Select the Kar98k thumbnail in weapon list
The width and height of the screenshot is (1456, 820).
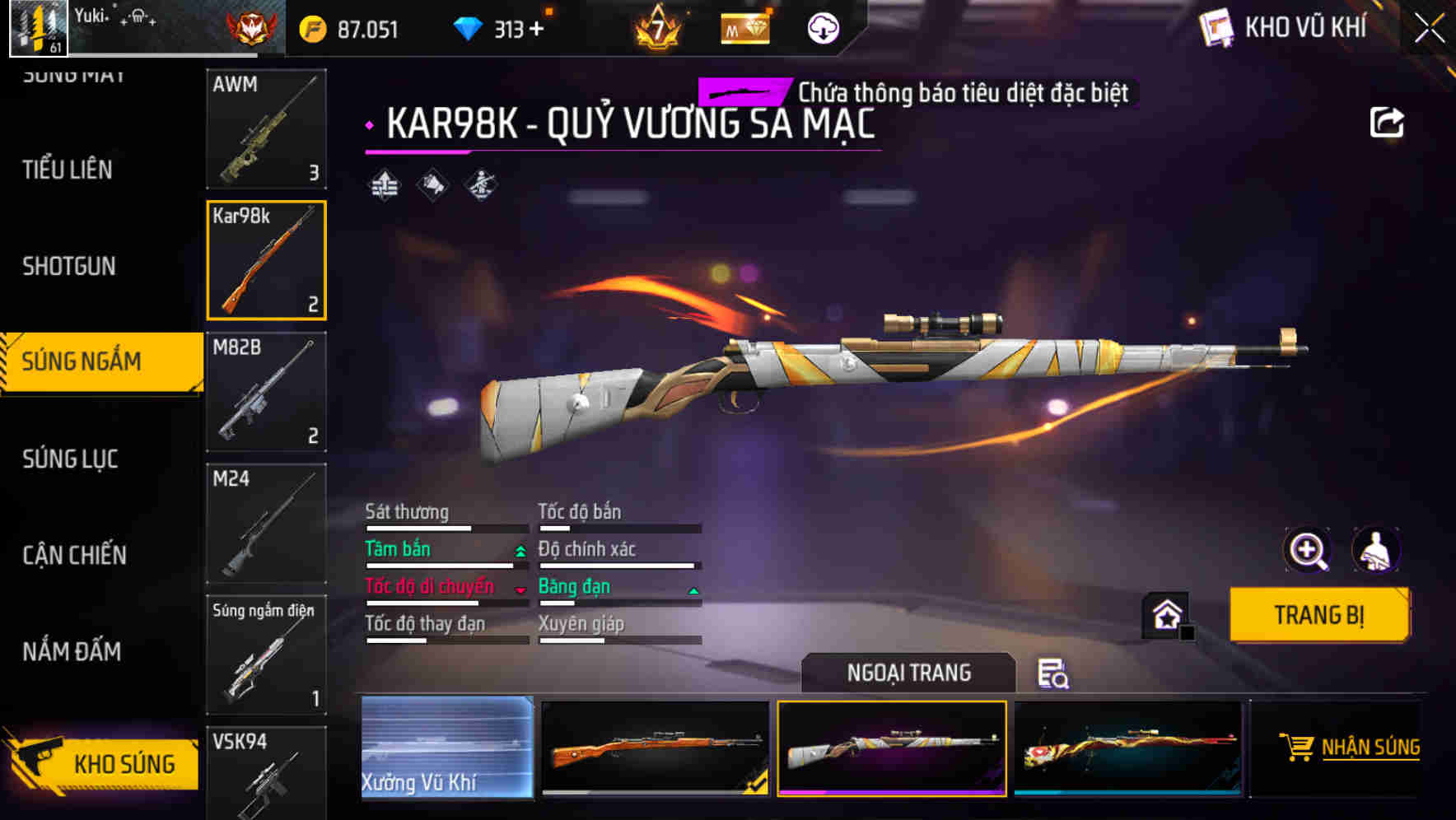click(x=265, y=259)
